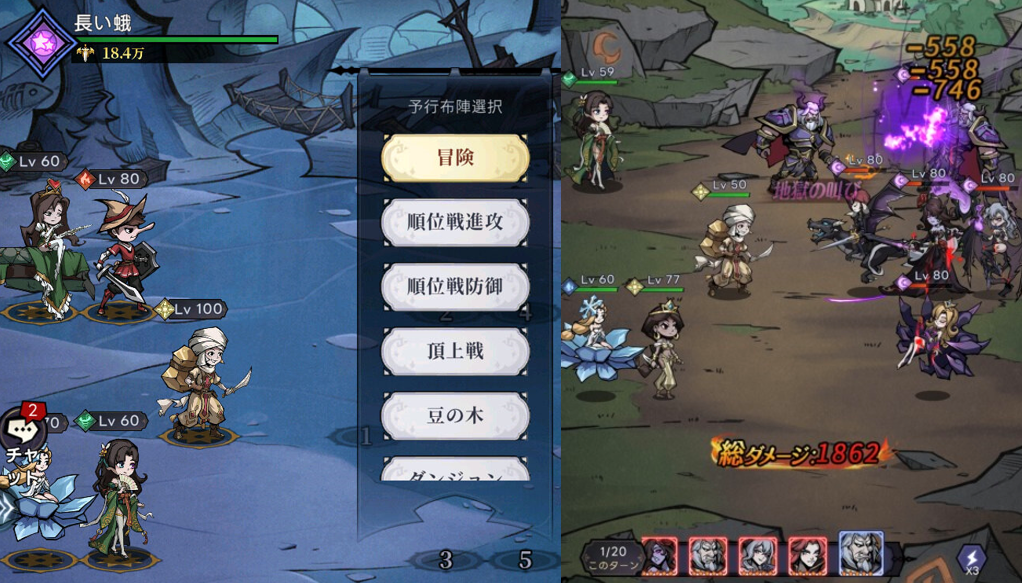Select the 頂上戦 formation entry

(x=455, y=351)
